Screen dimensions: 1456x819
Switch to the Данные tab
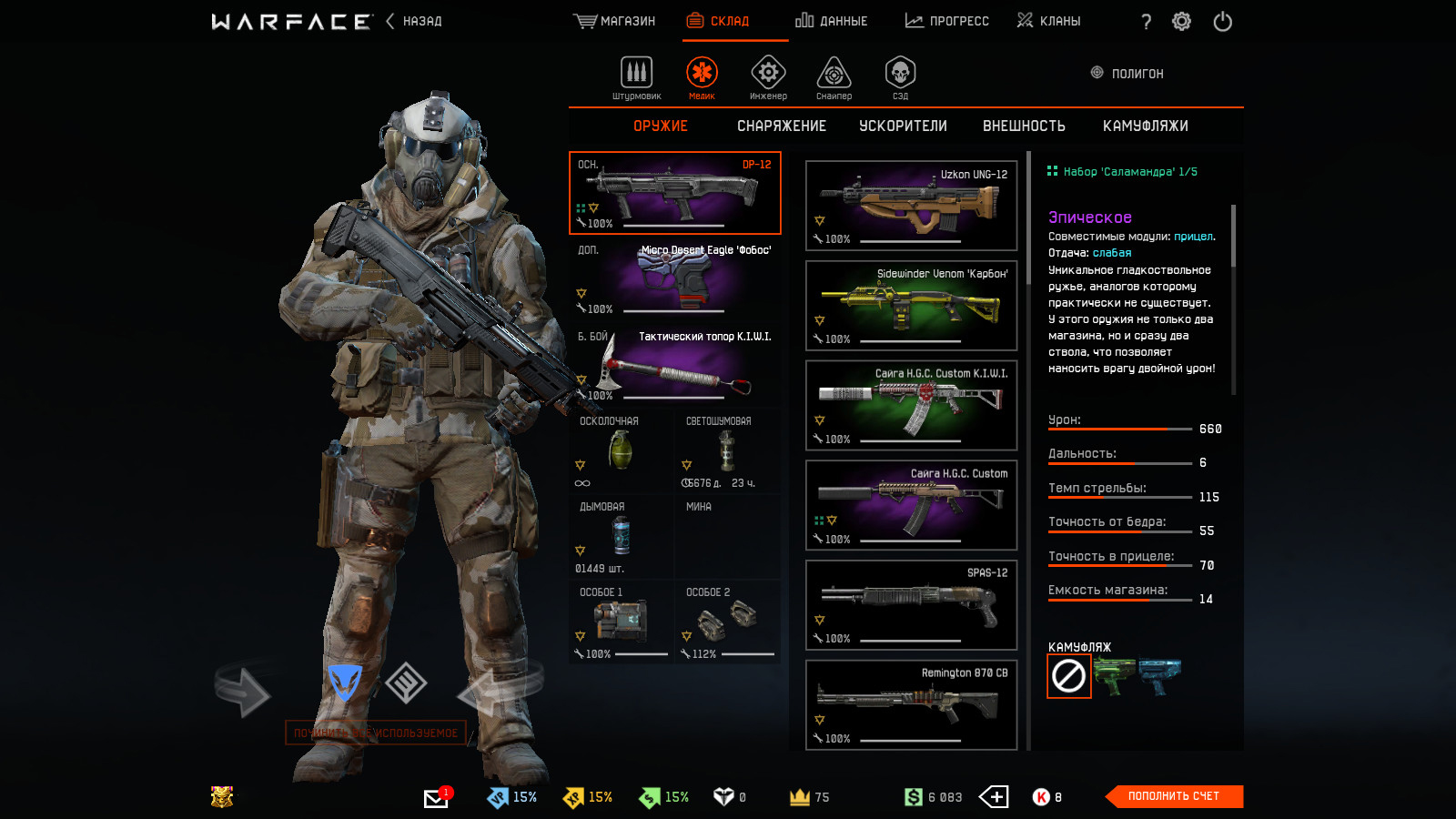pyautogui.click(x=832, y=21)
